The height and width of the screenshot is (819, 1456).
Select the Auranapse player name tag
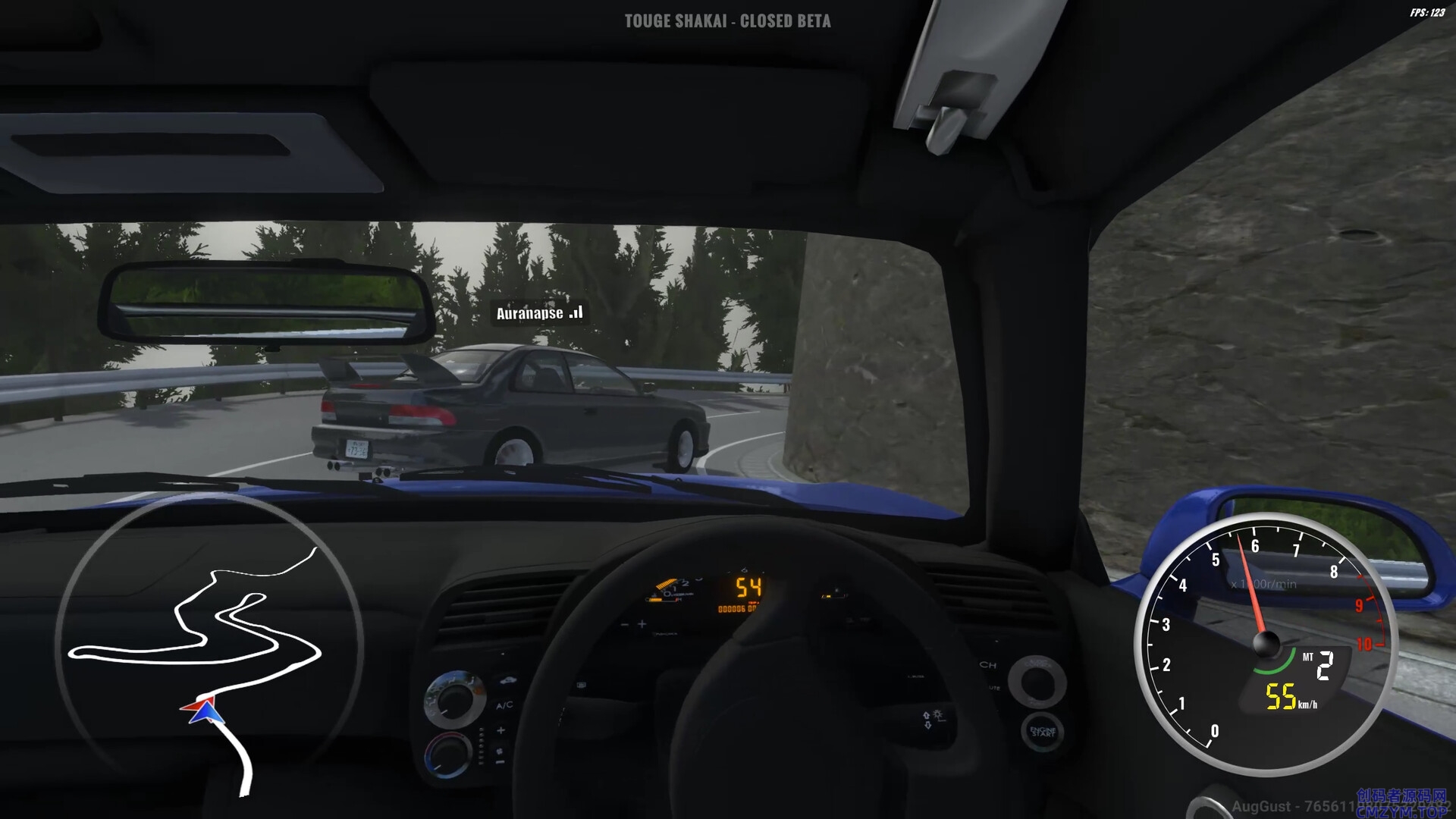(539, 313)
